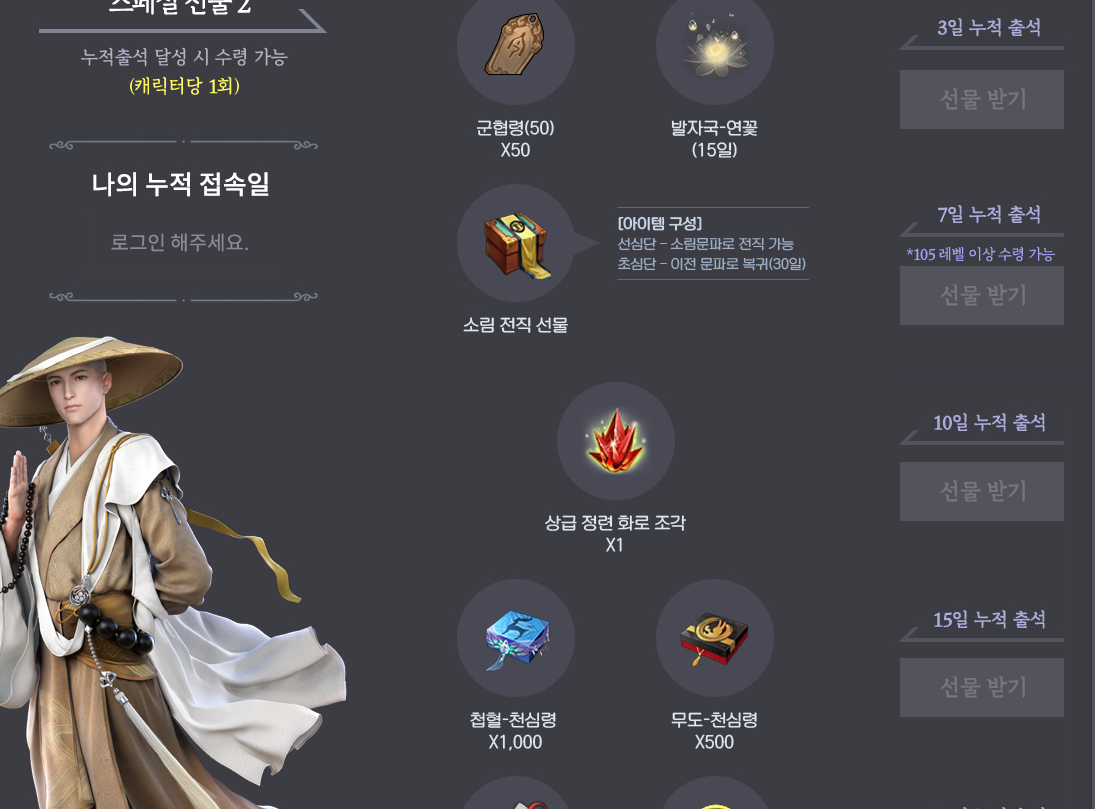The width and height of the screenshot is (1095, 809).
Task: Claim the 3일 누적 출석 gift button
Action: pyautogui.click(x=981, y=99)
